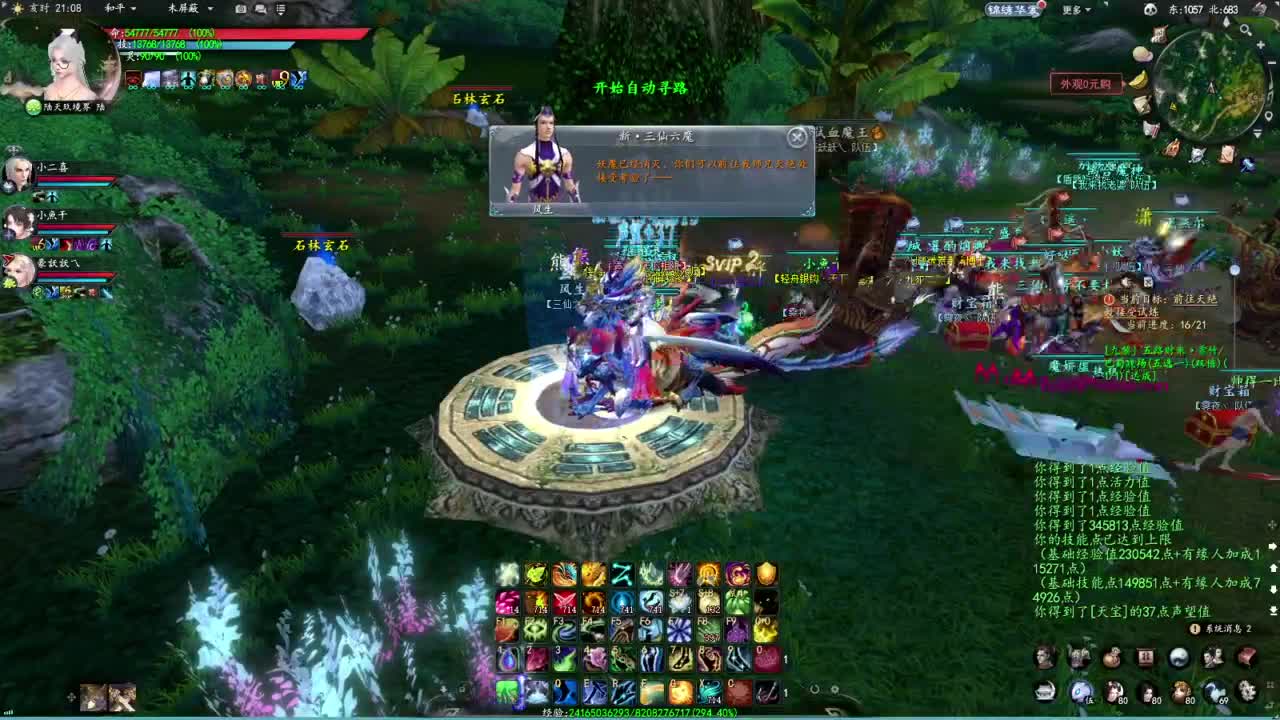This screenshot has height=720, width=1280.
Task: Click the minimap zoom-in plus control
Action: tap(1261, 45)
